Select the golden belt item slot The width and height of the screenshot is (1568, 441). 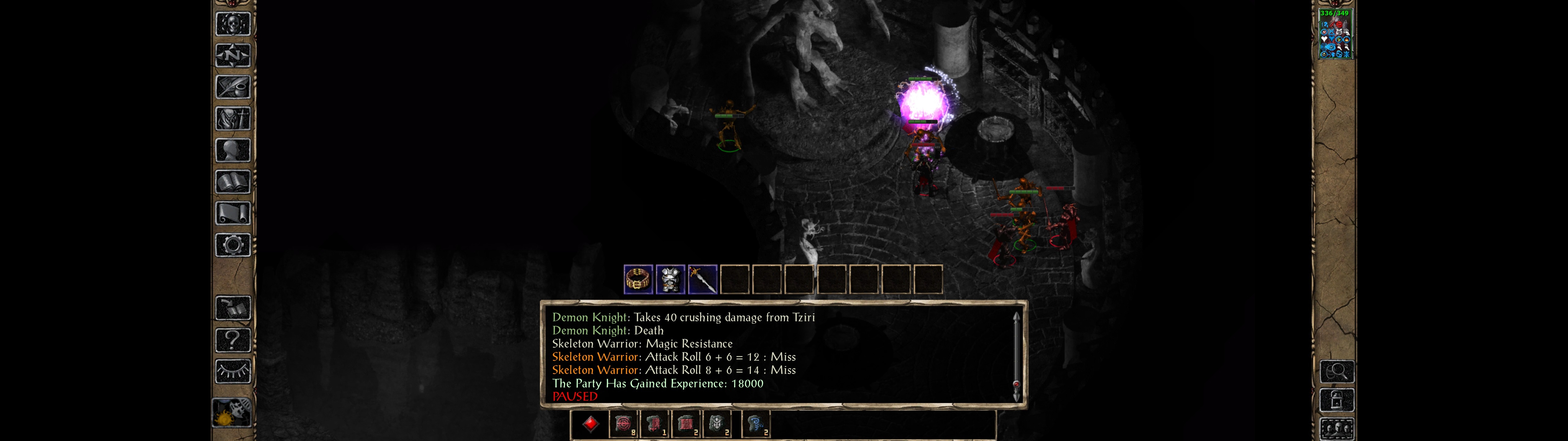pyautogui.click(x=638, y=280)
